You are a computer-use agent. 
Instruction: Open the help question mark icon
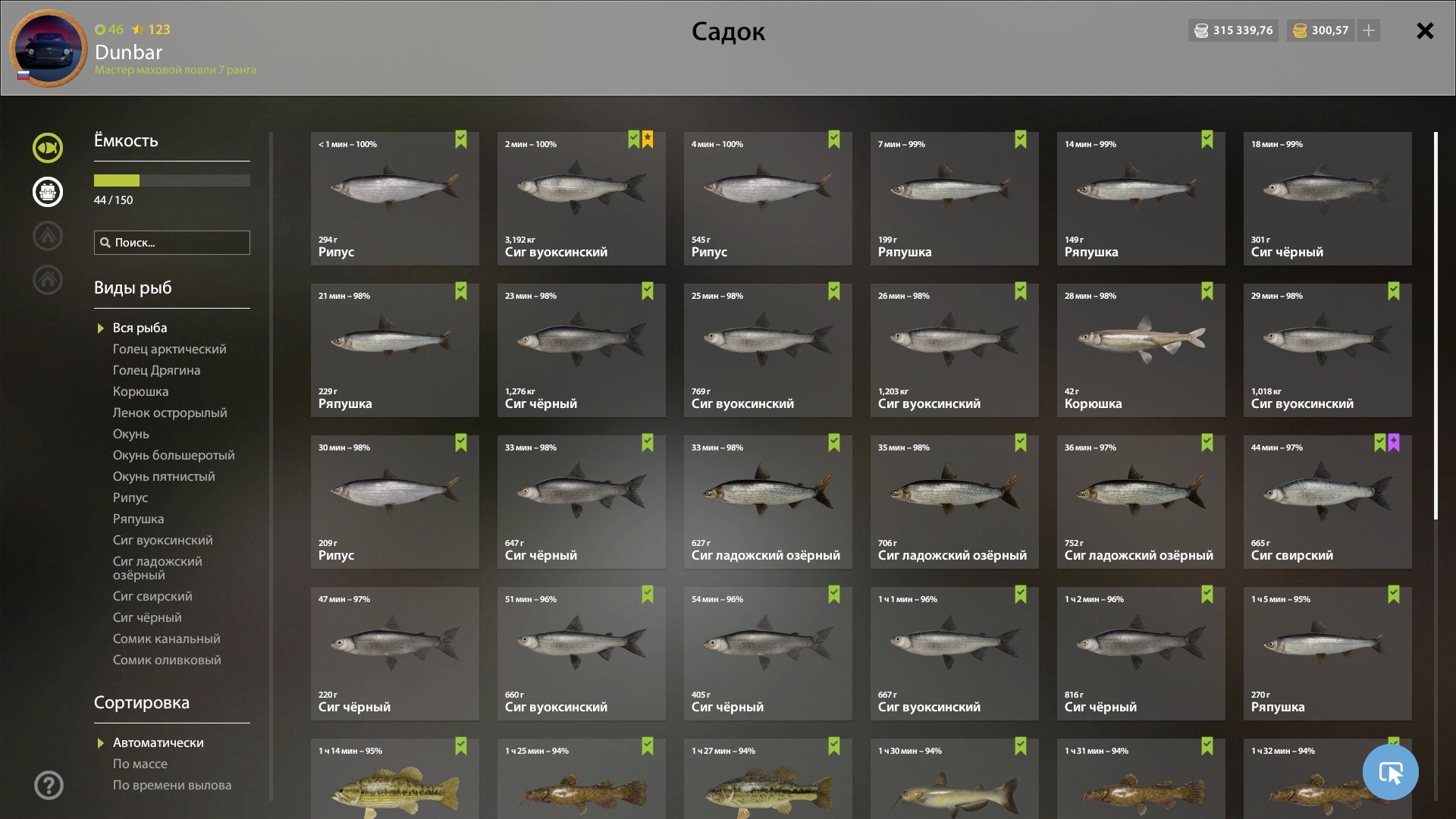[x=49, y=785]
